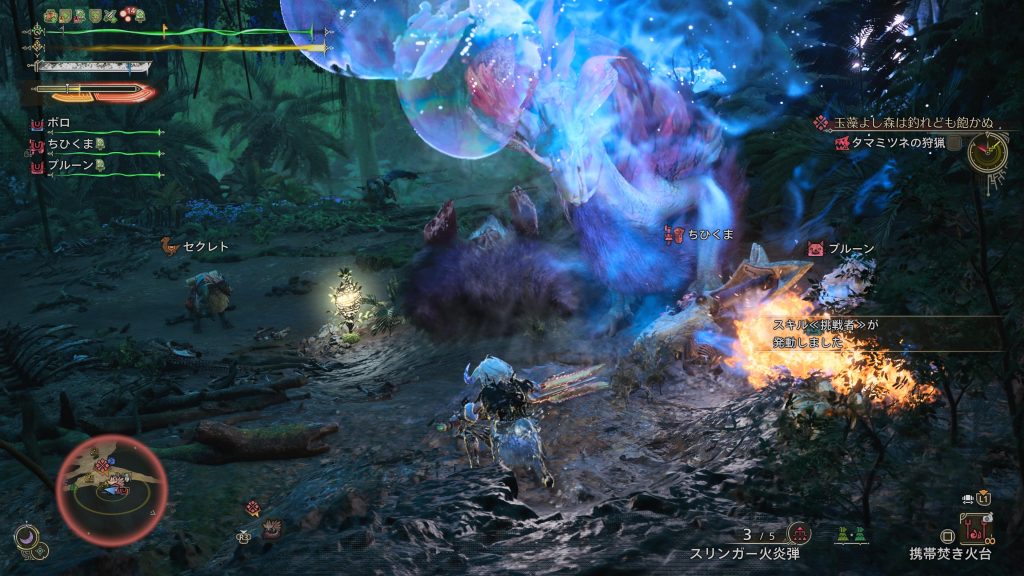Click the target monster icon beside the minimap
This screenshot has height=576, width=1024.
[x=253, y=508]
